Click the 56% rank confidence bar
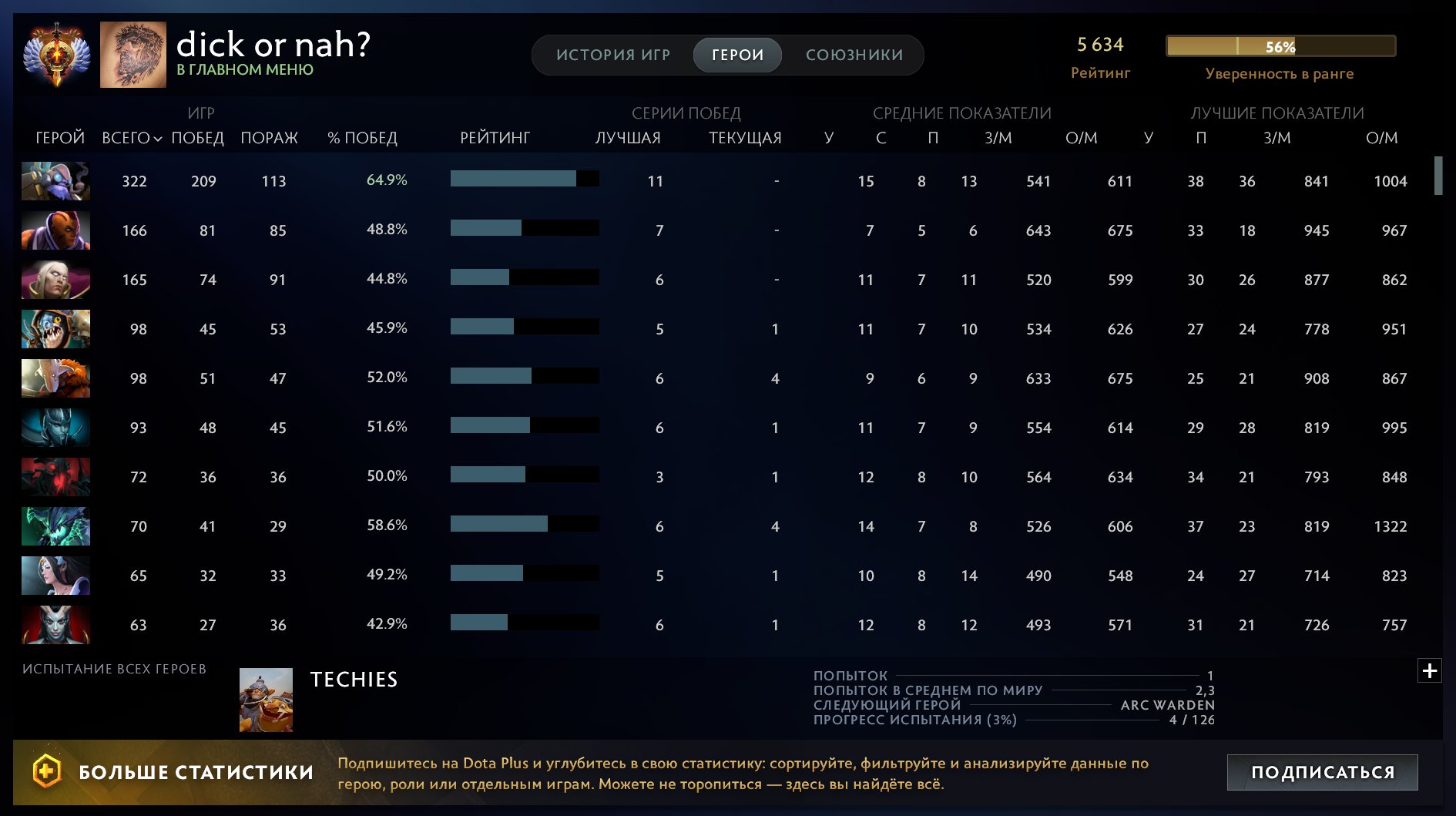The image size is (1456, 816). pyautogui.click(x=1281, y=46)
